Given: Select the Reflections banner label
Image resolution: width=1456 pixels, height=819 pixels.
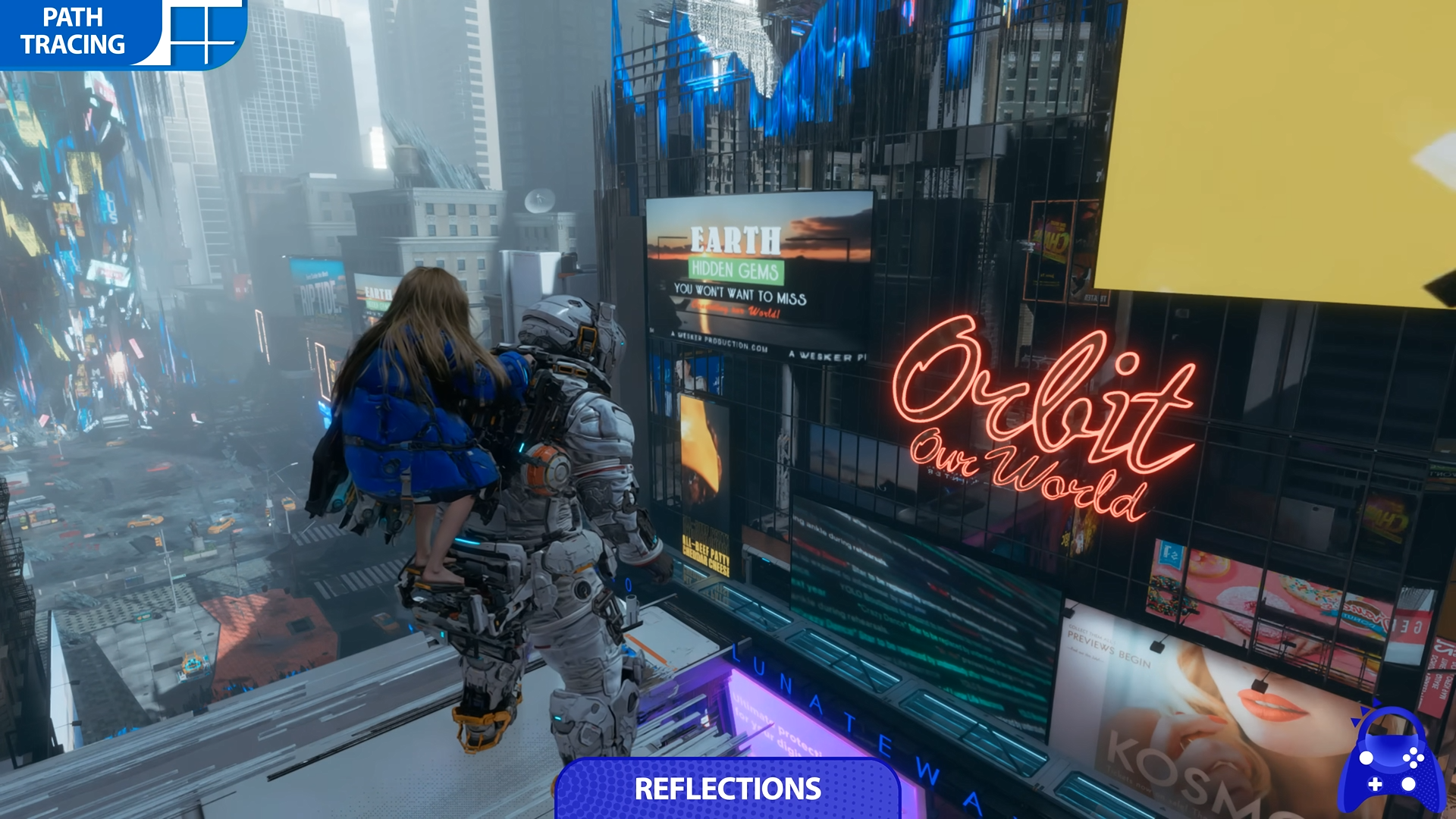Looking at the screenshot, I should [x=727, y=789].
